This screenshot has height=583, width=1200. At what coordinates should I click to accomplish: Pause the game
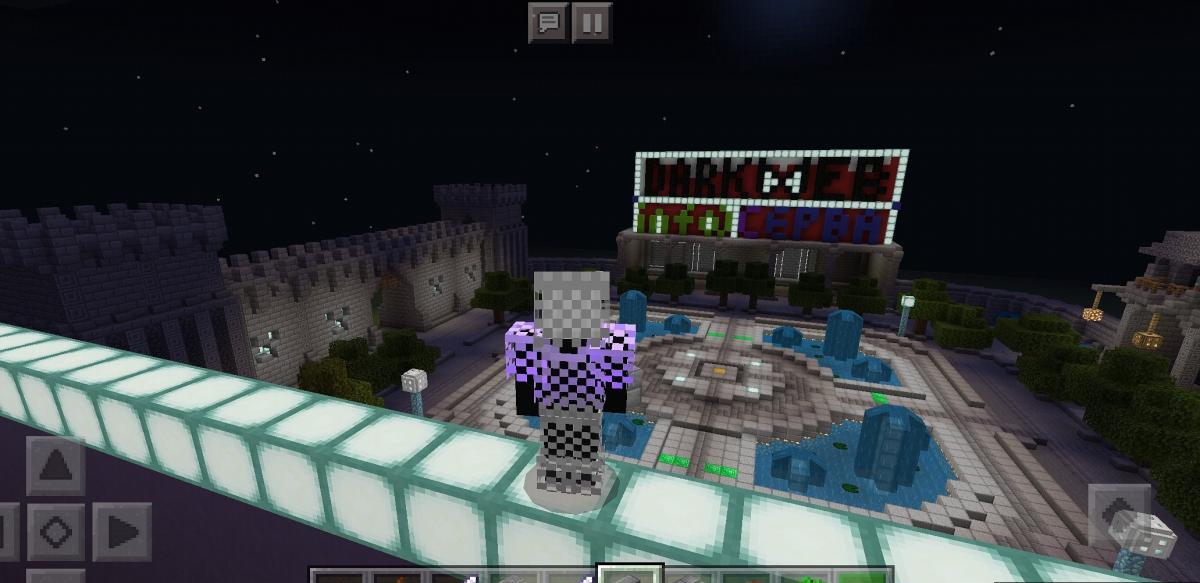pyautogui.click(x=592, y=22)
